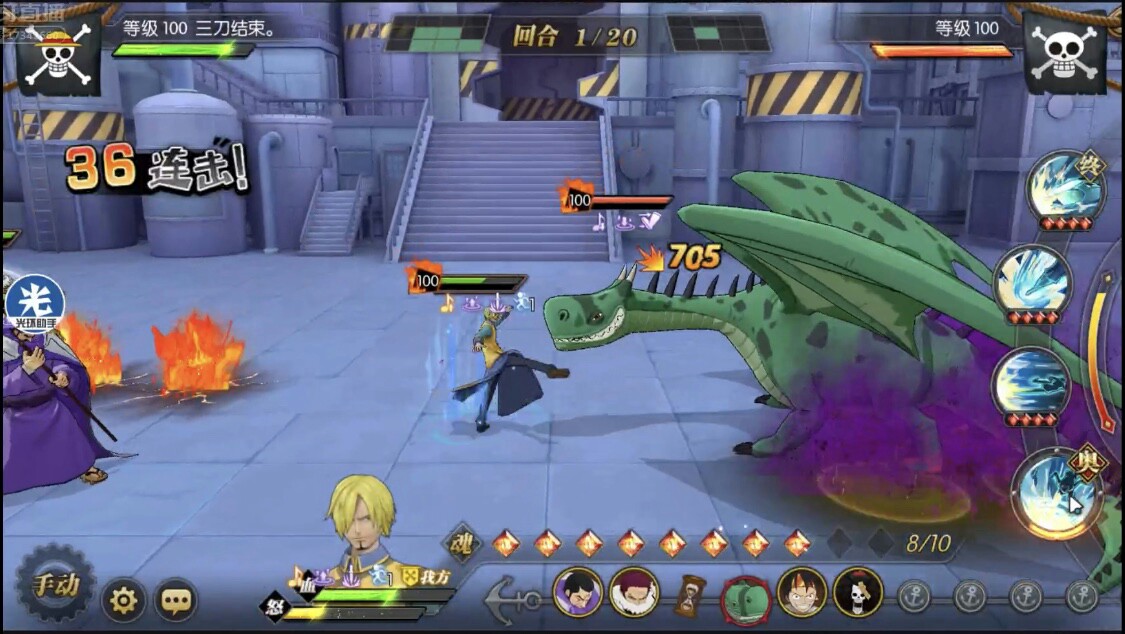Select the purple-robed character turn portrait
The height and width of the screenshot is (634, 1125).
(x=578, y=592)
